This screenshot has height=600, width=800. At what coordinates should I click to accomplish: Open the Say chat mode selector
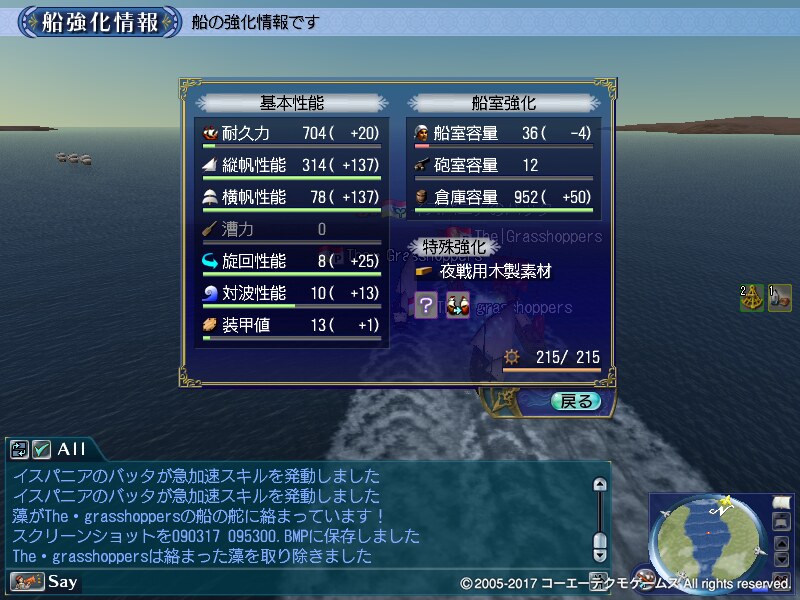point(45,581)
